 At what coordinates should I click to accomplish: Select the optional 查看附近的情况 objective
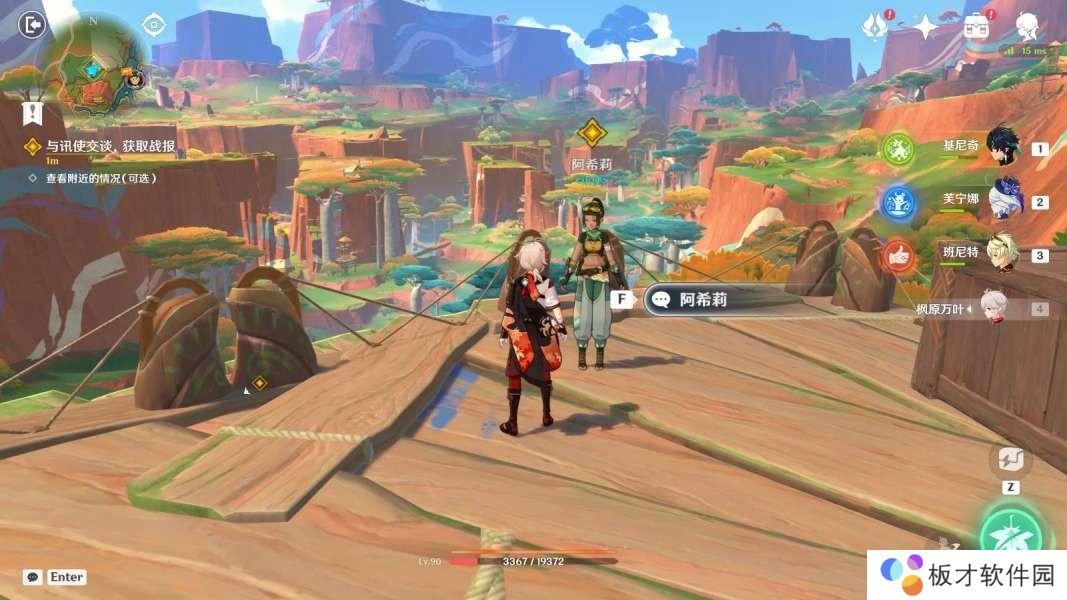100,178
